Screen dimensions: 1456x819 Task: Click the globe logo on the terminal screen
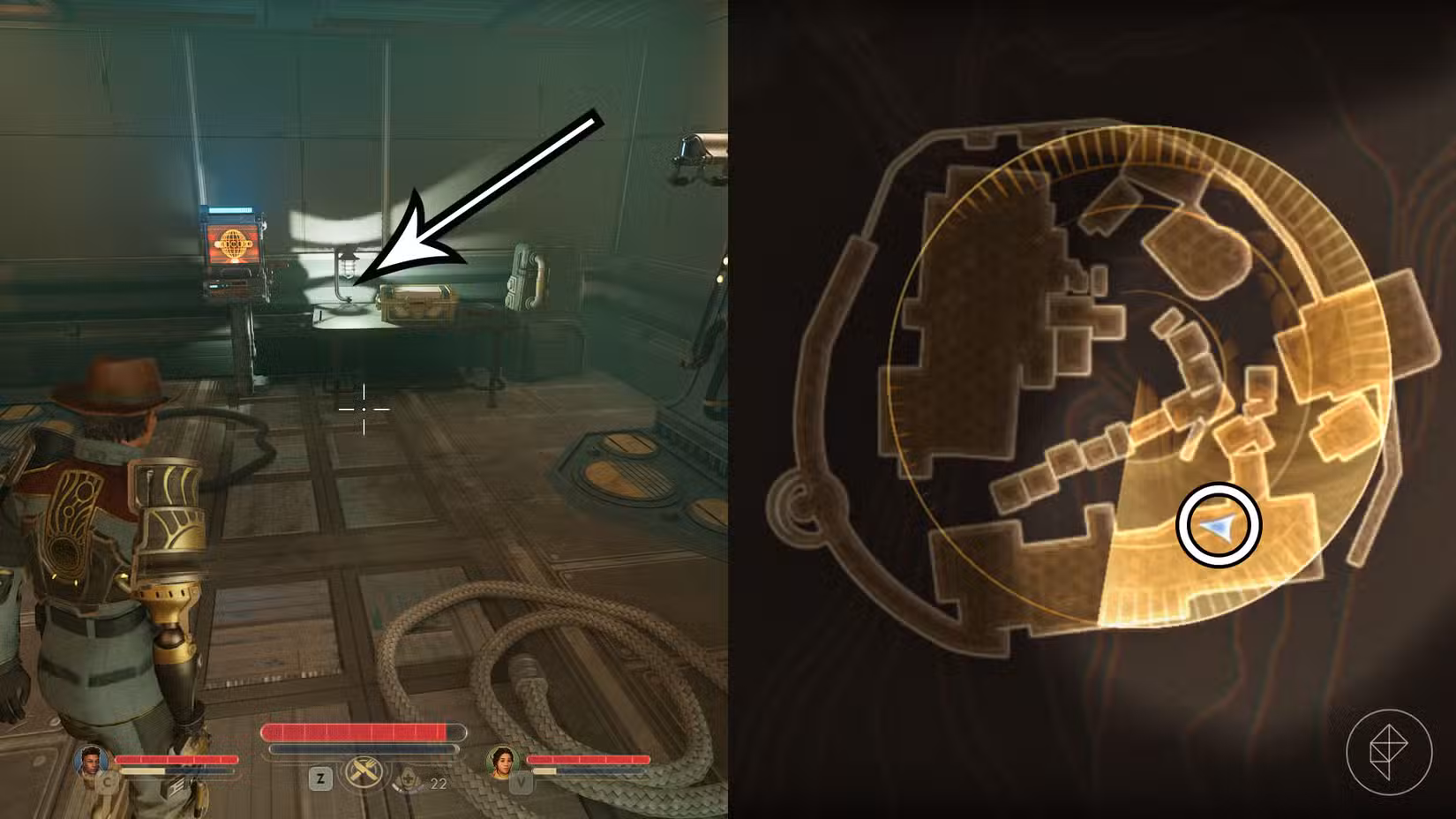(232, 245)
